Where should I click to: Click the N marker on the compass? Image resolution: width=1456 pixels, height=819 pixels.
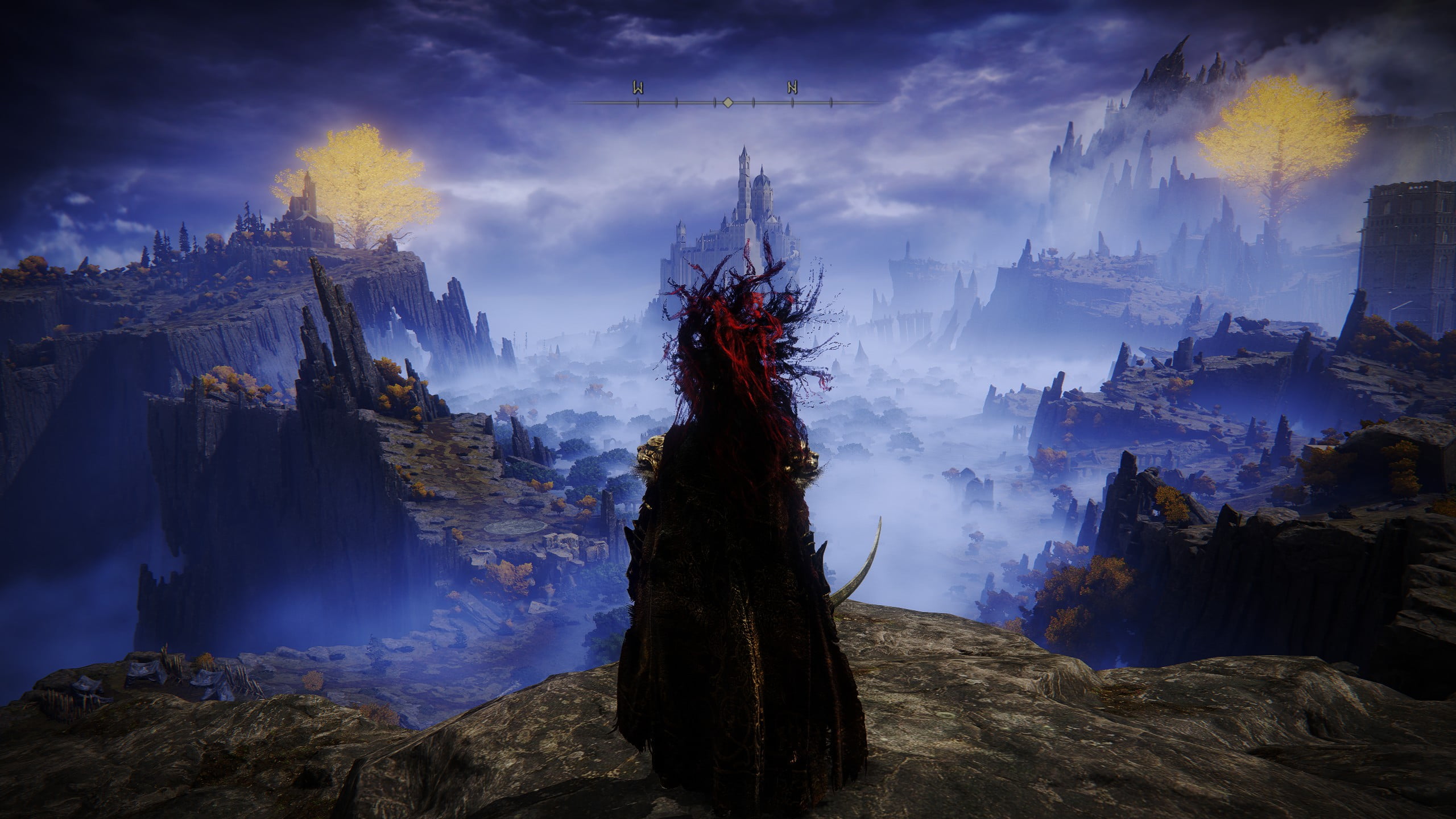pos(792,88)
